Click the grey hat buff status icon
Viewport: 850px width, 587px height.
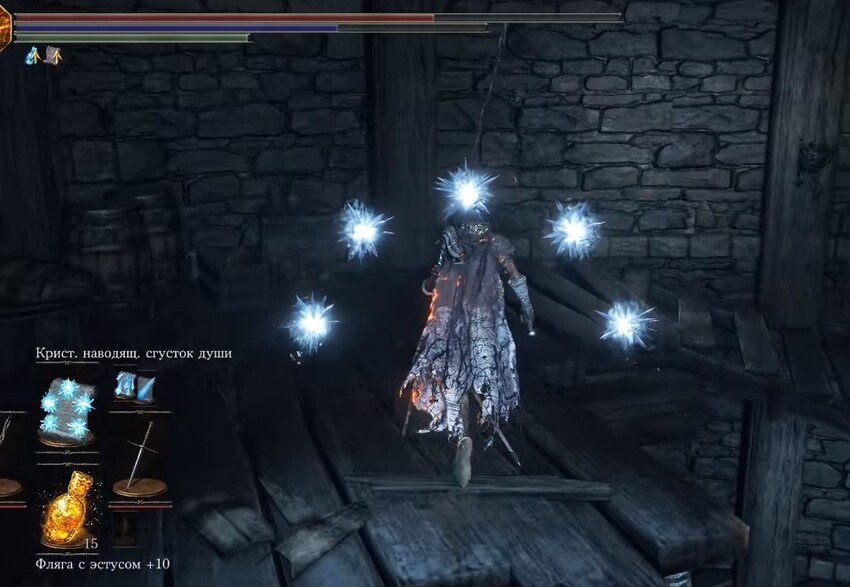[52, 56]
